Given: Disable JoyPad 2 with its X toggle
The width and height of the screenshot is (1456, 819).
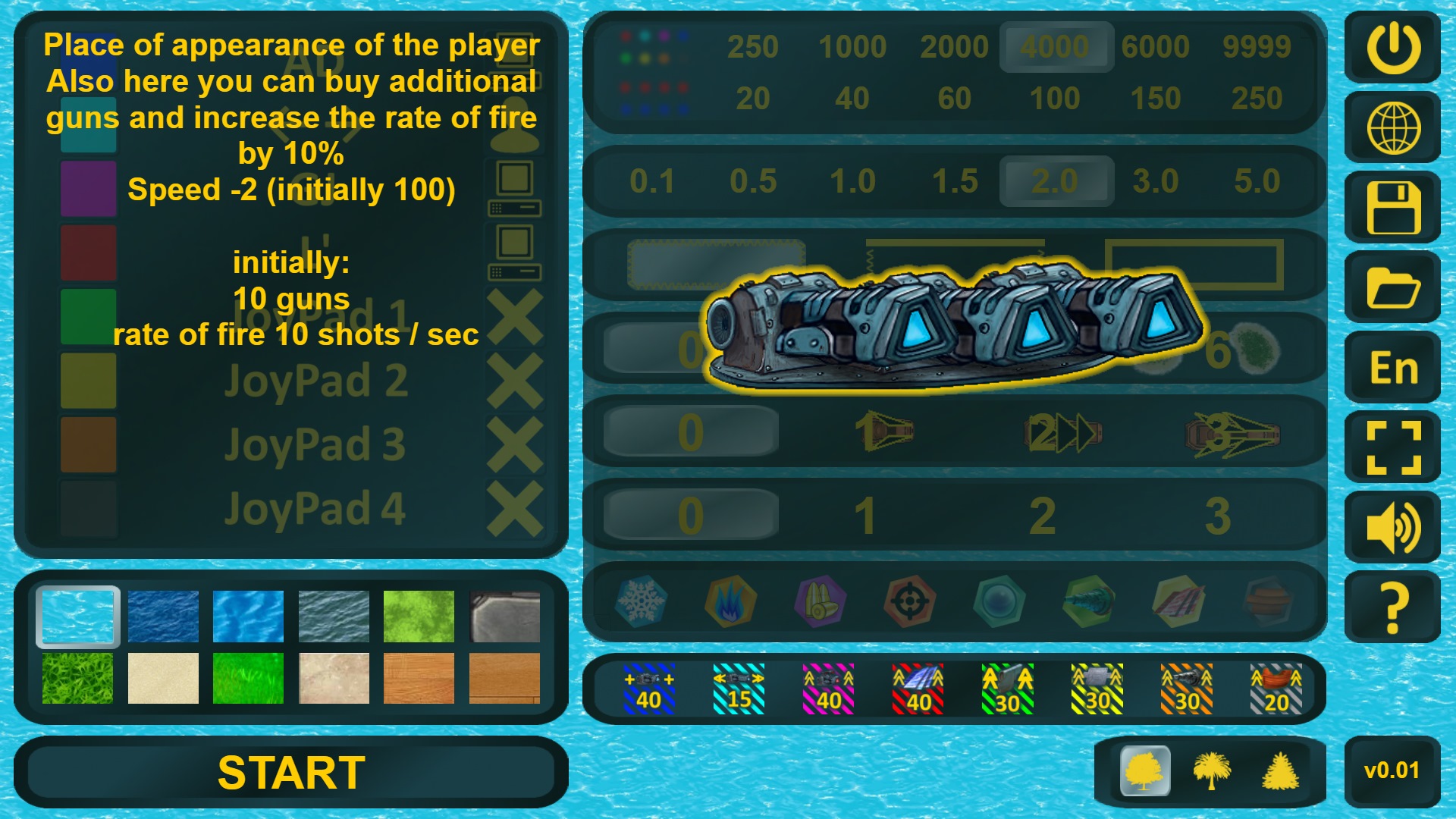Looking at the screenshot, I should click(514, 379).
